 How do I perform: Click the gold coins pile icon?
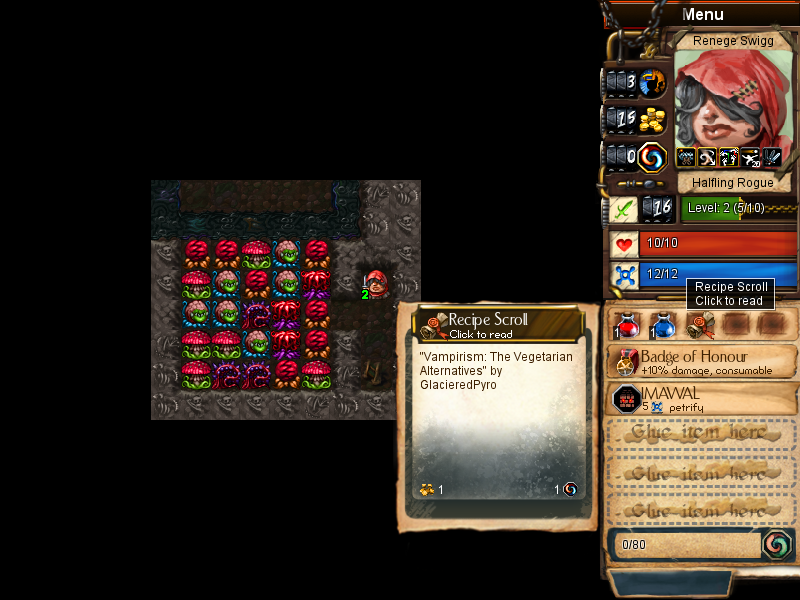pyautogui.click(x=652, y=120)
